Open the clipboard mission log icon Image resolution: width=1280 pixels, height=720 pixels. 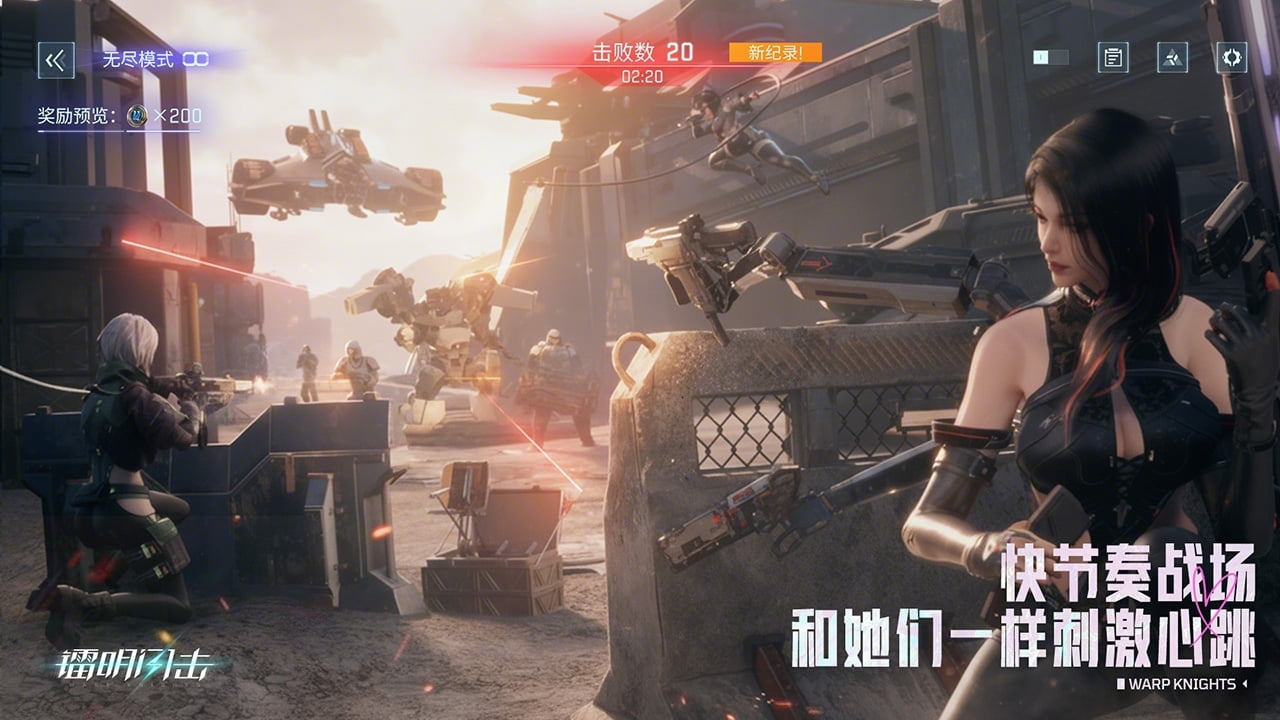pos(1112,57)
